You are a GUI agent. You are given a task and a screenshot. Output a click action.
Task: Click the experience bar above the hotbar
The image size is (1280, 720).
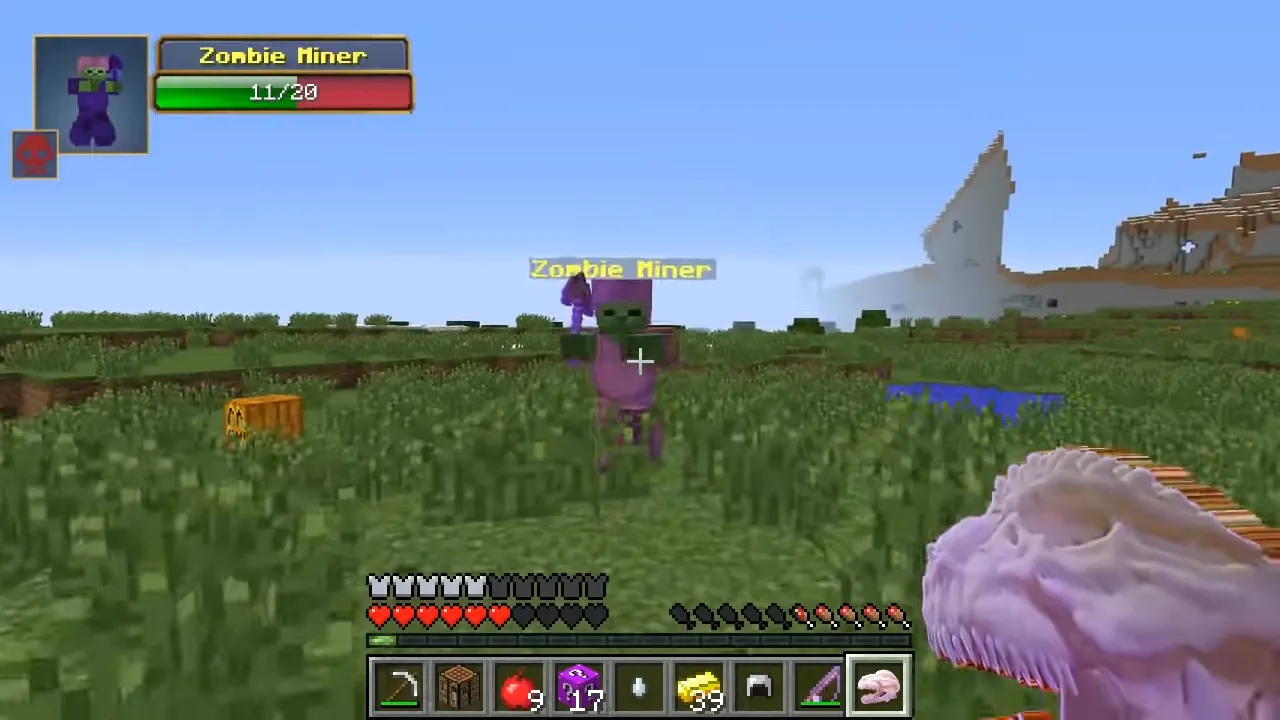click(640, 641)
